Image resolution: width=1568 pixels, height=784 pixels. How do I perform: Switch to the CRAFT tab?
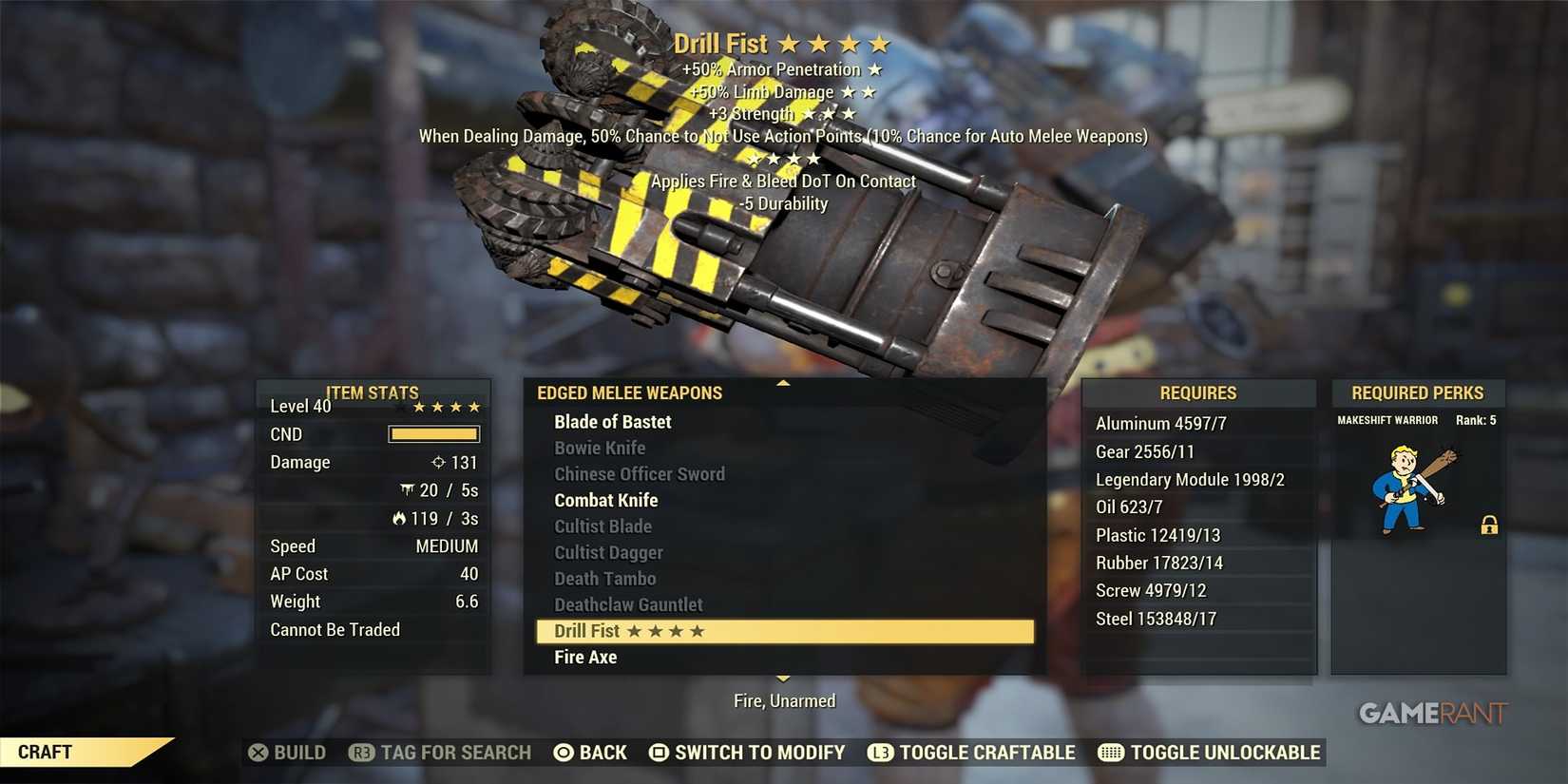point(43,752)
